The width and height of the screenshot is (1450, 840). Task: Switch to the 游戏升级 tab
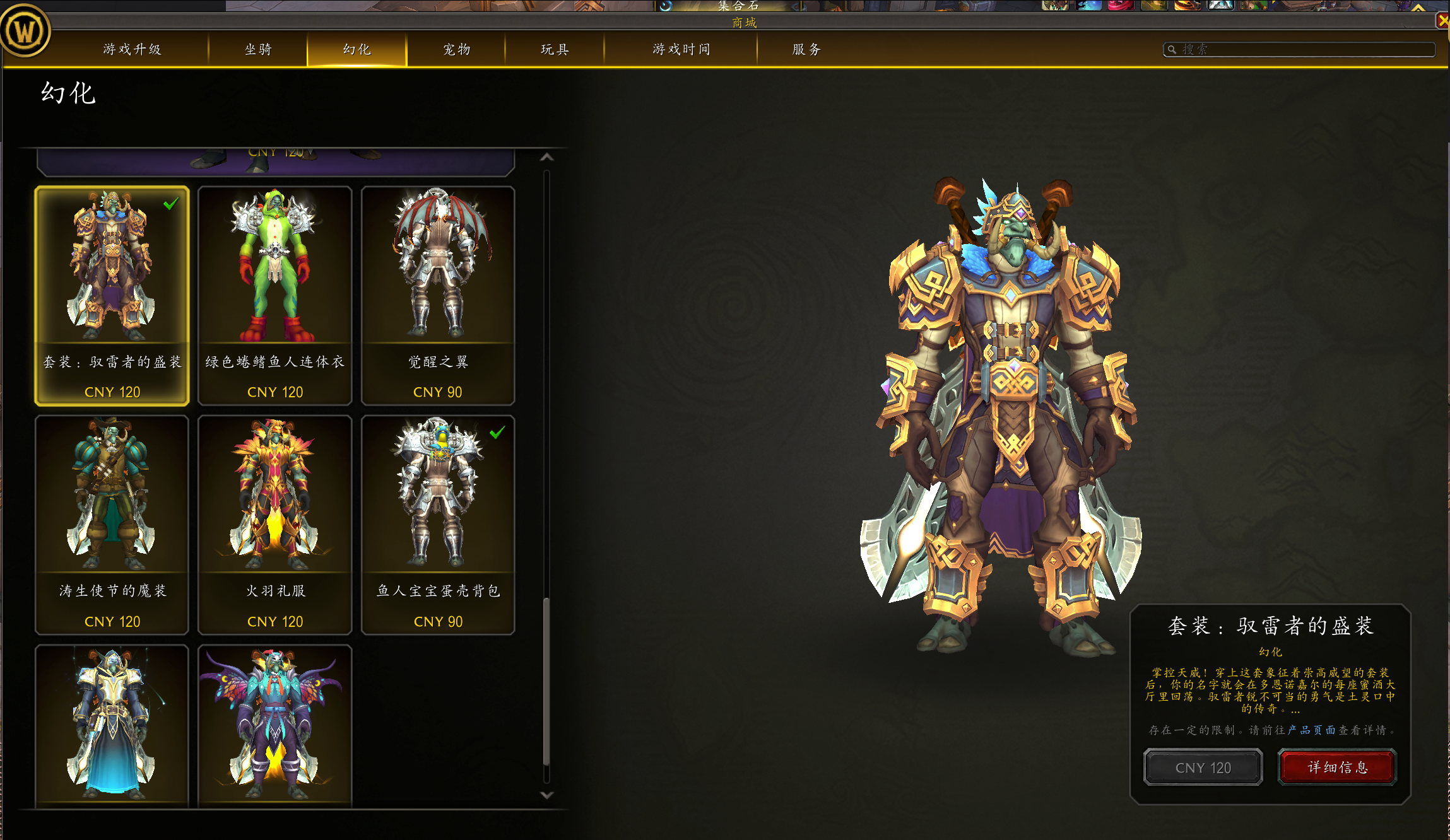tap(133, 49)
